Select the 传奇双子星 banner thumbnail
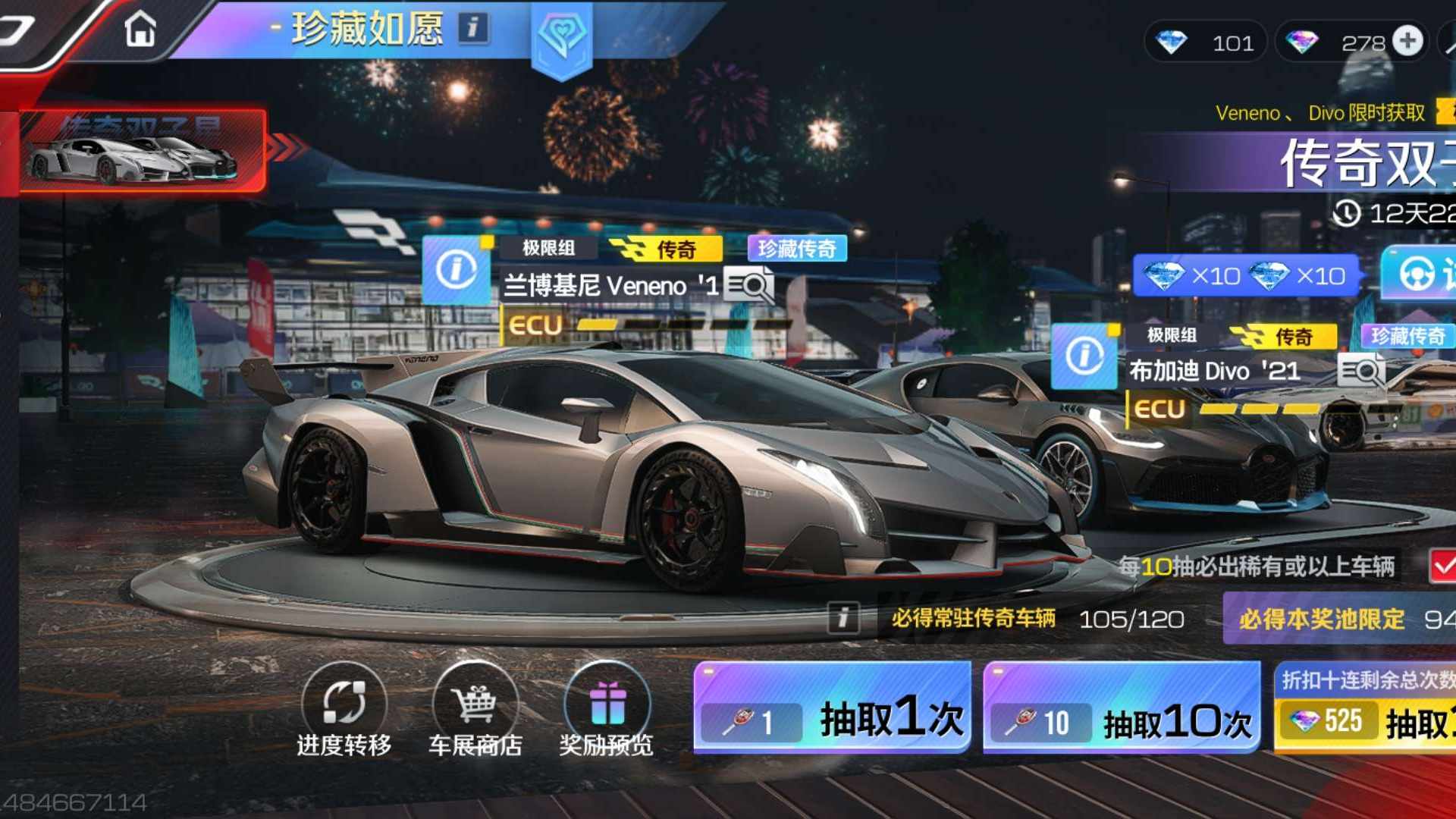 click(x=143, y=151)
